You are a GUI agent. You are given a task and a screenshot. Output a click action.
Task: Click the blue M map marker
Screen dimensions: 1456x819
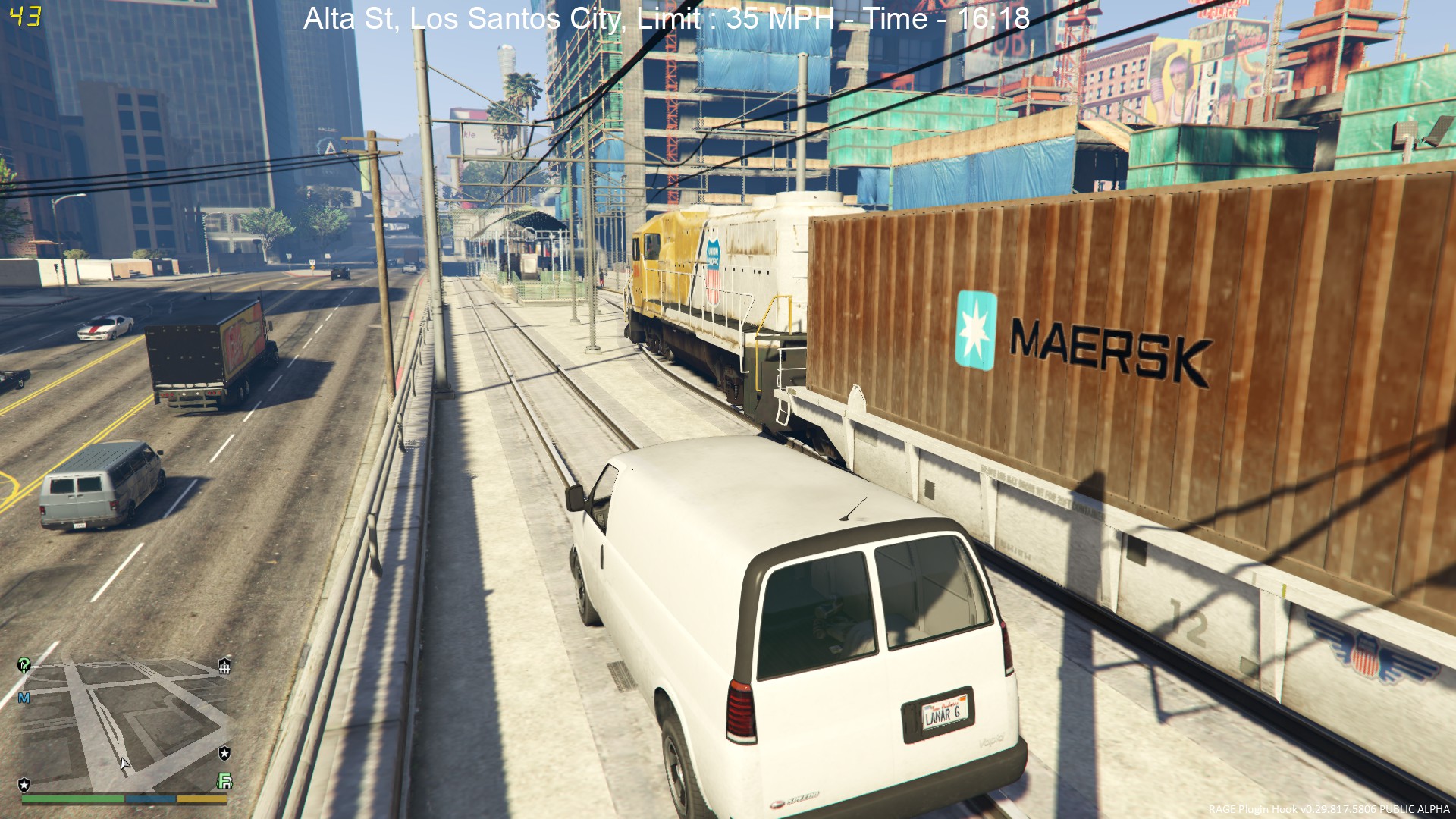coord(24,698)
